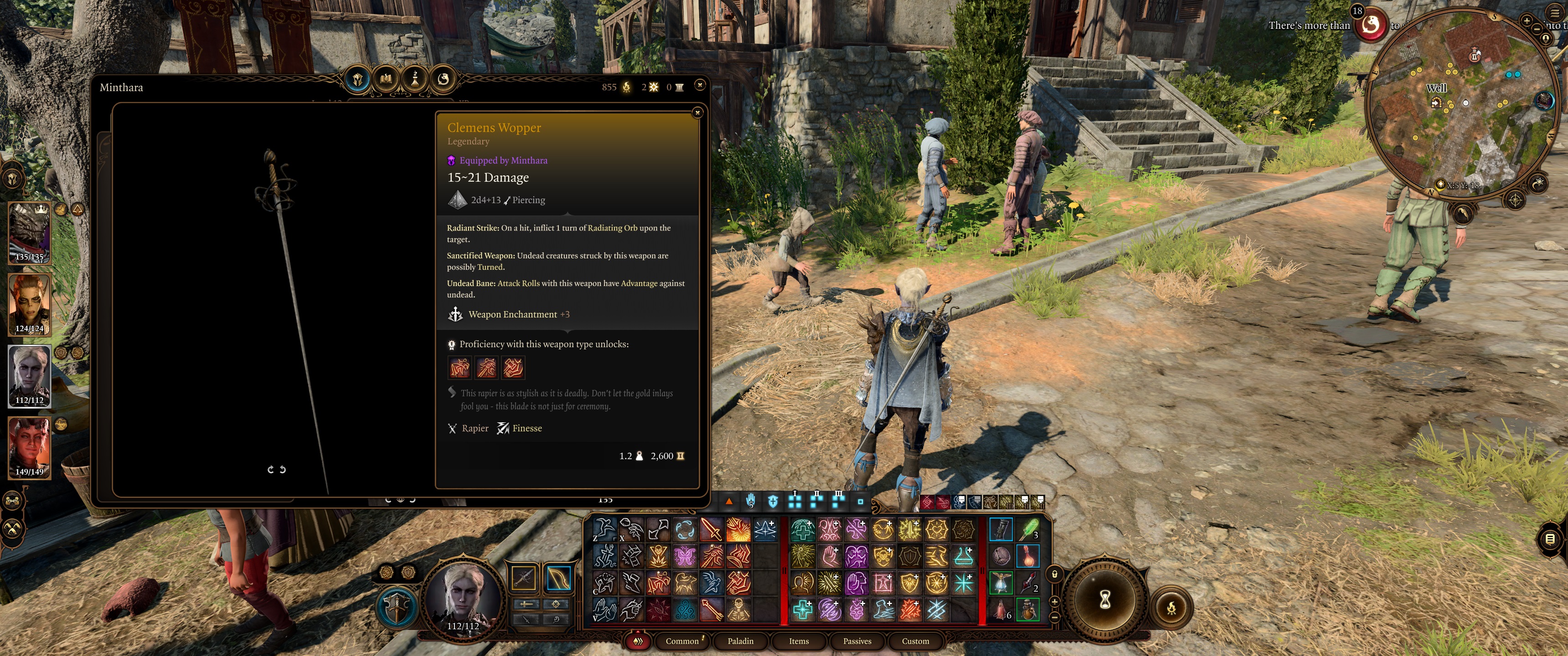Select the pink potion stack of six
Screen dimensions: 1568x656
1001,609
